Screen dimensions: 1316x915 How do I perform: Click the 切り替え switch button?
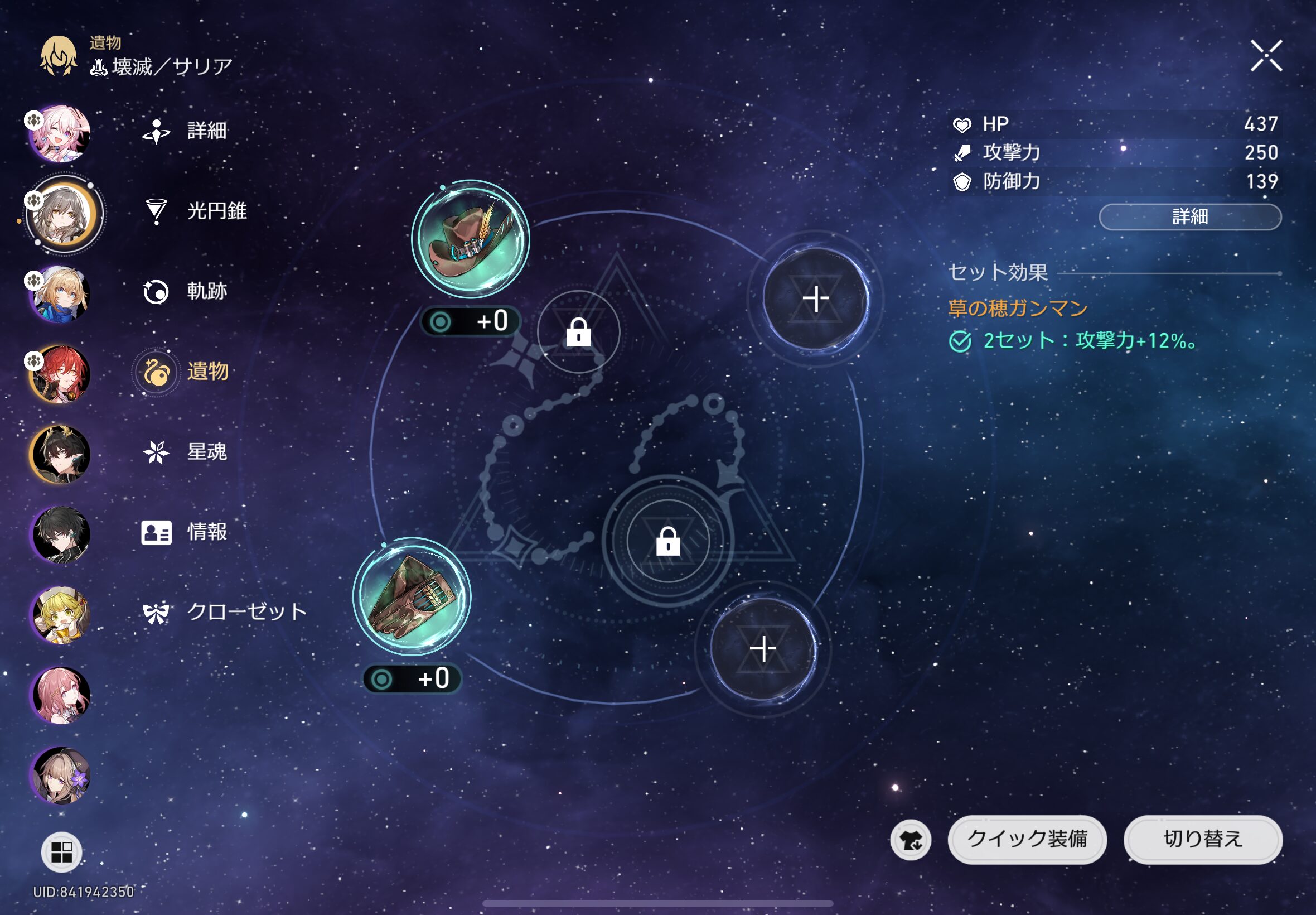click(x=1203, y=839)
